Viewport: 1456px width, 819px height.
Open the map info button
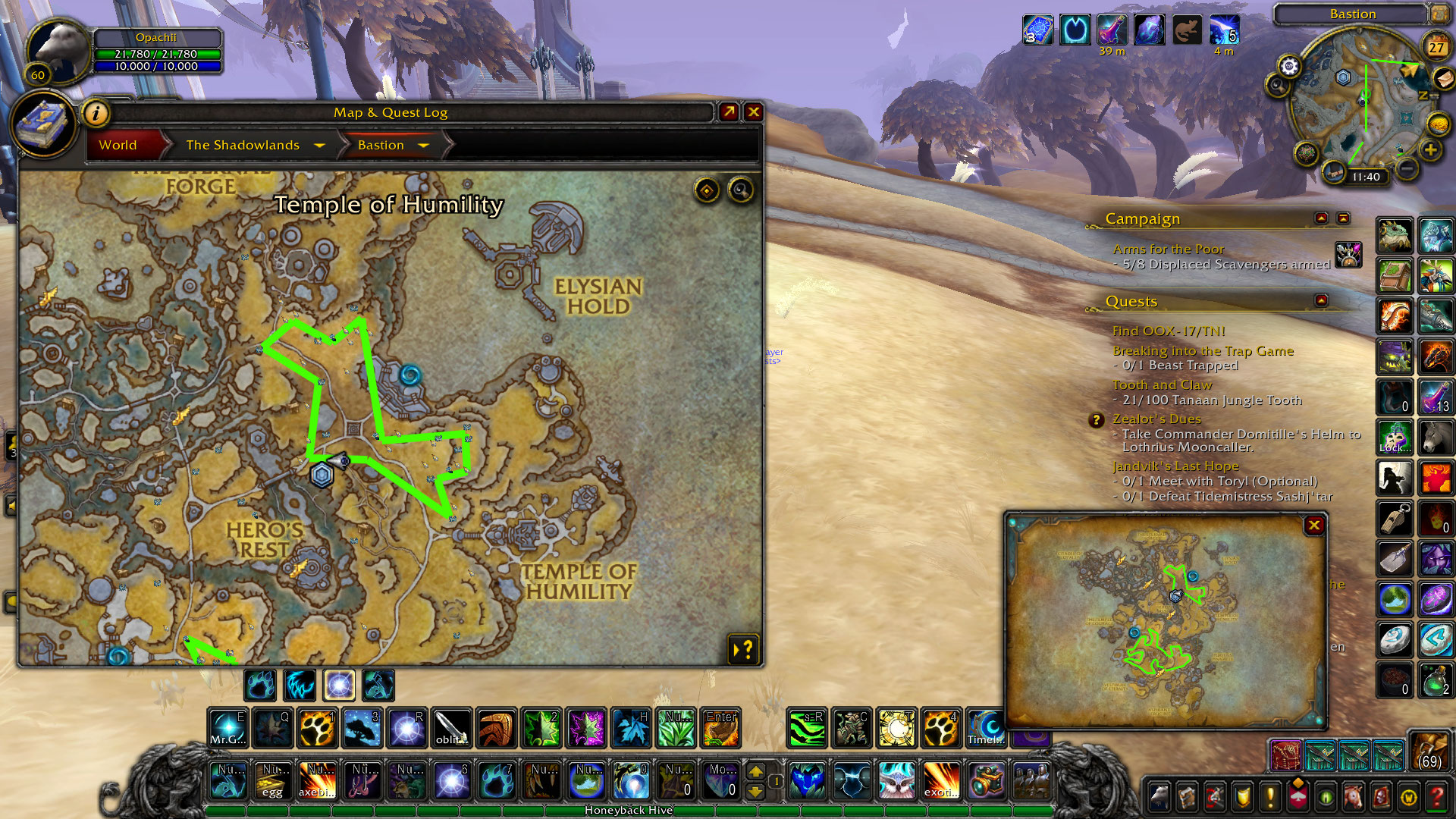(x=96, y=114)
